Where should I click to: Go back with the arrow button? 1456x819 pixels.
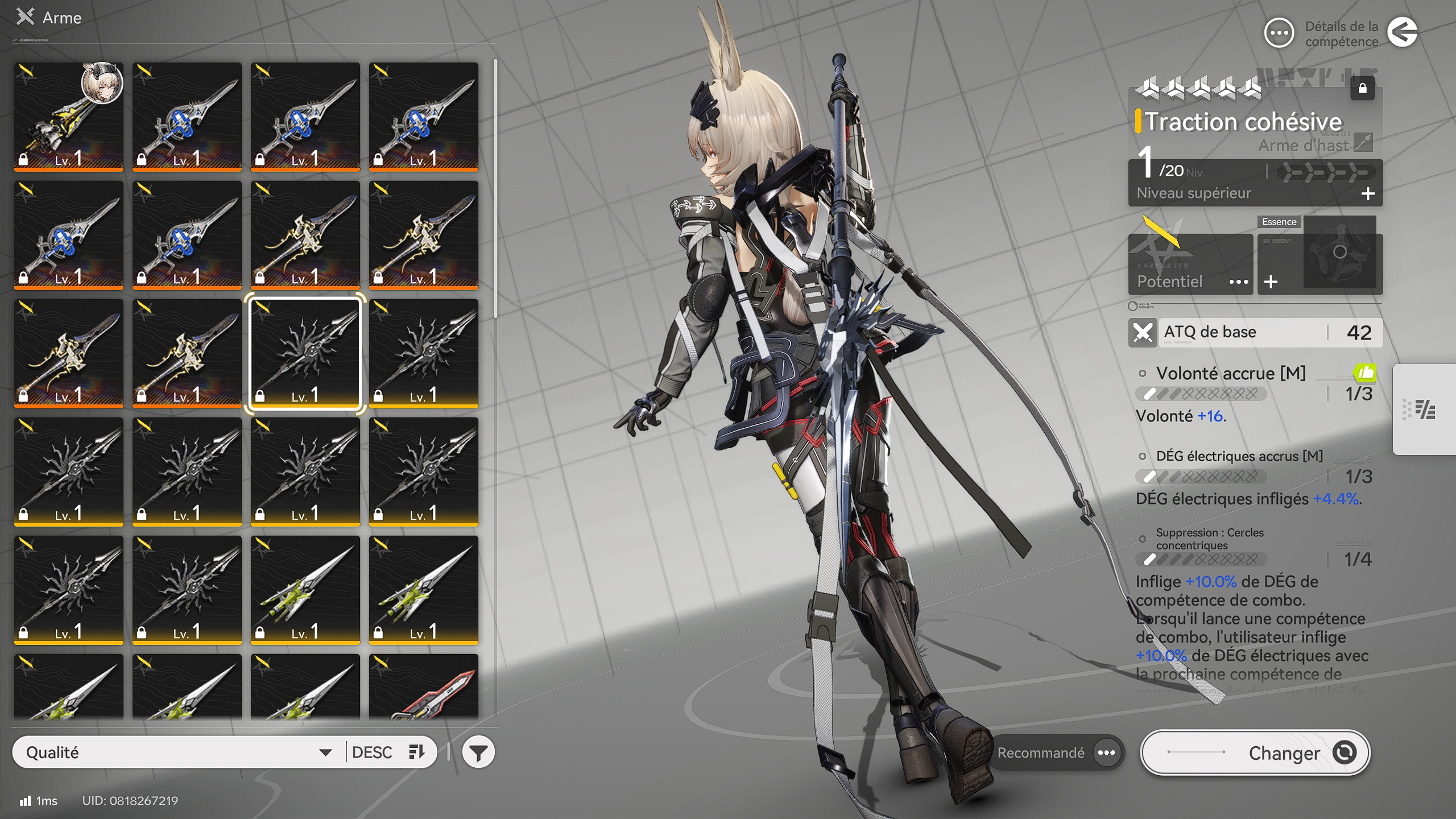1402,32
